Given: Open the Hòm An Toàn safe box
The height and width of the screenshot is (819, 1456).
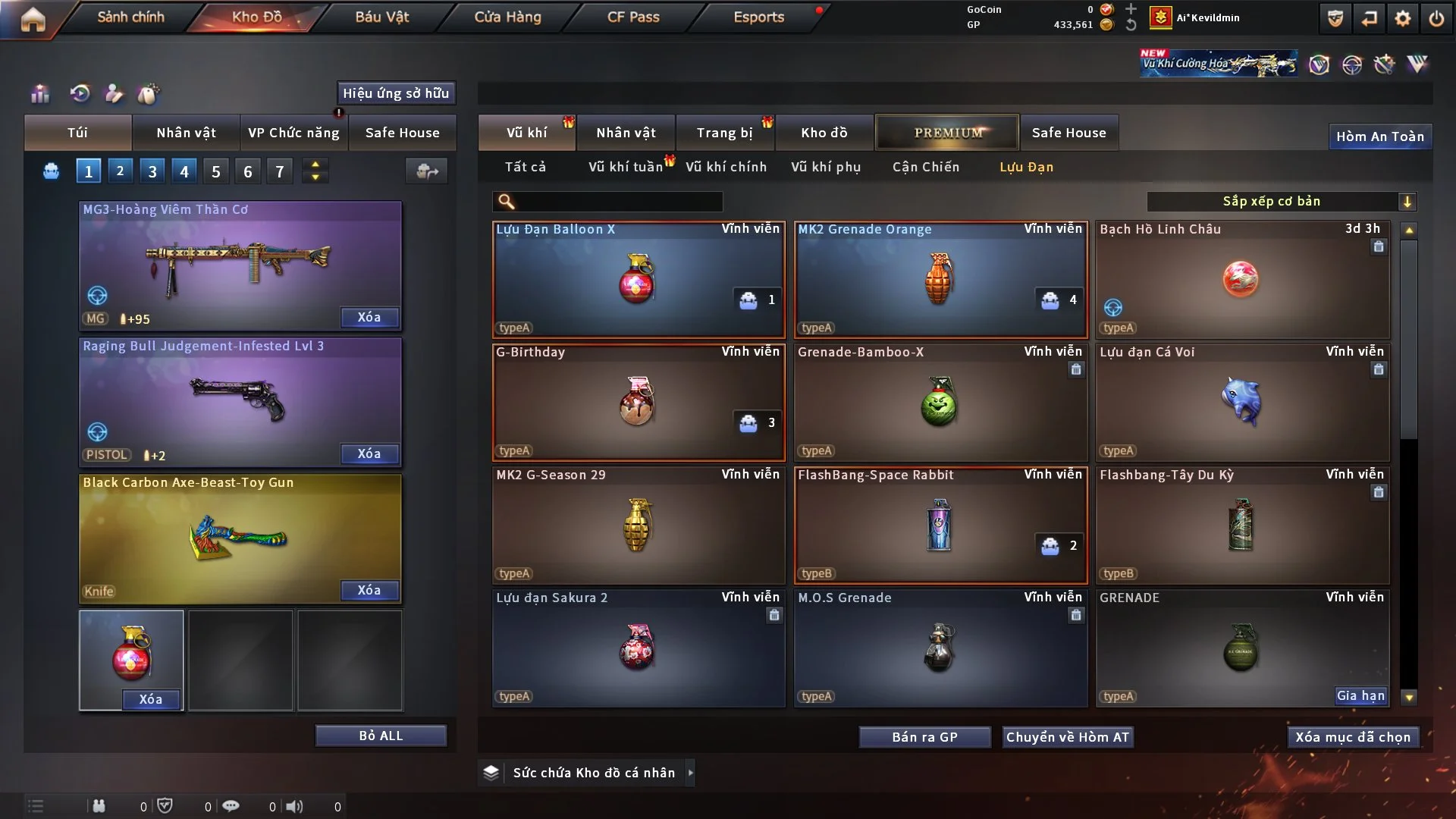Looking at the screenshot, I should pos(1379,136).
